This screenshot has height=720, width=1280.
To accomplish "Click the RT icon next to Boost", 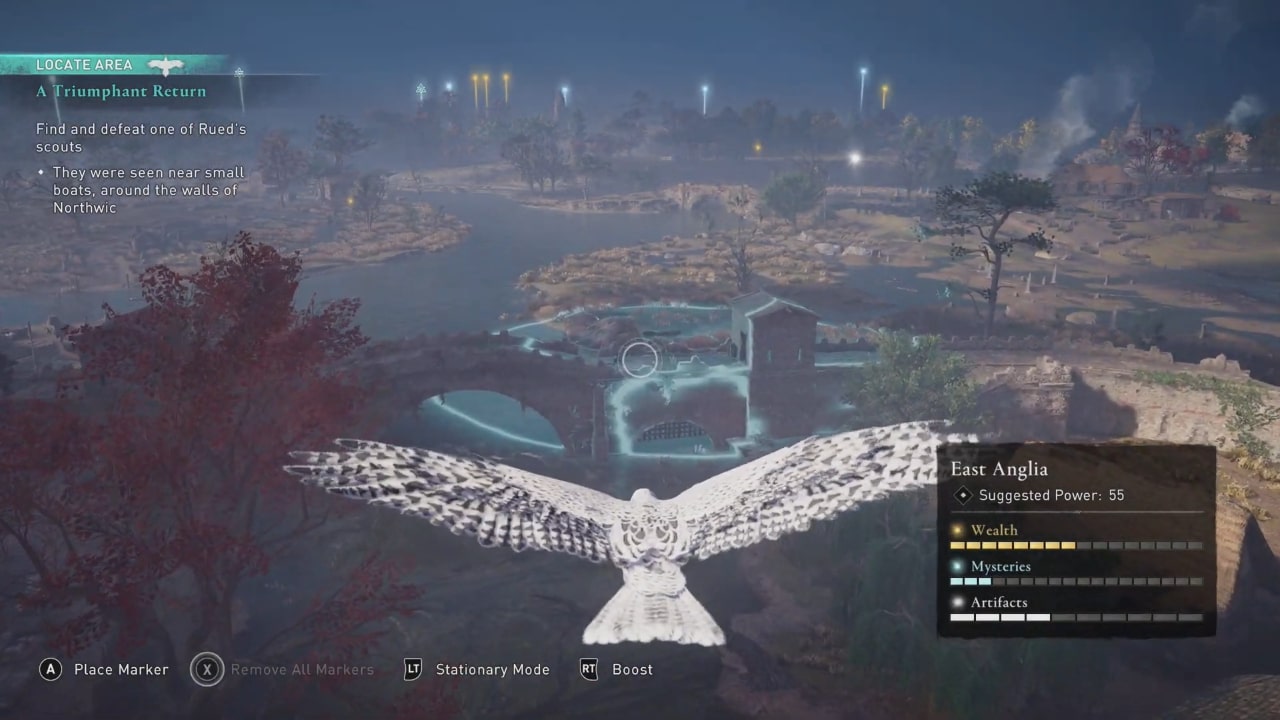I will pyautogui.click(x=589, y=669).
